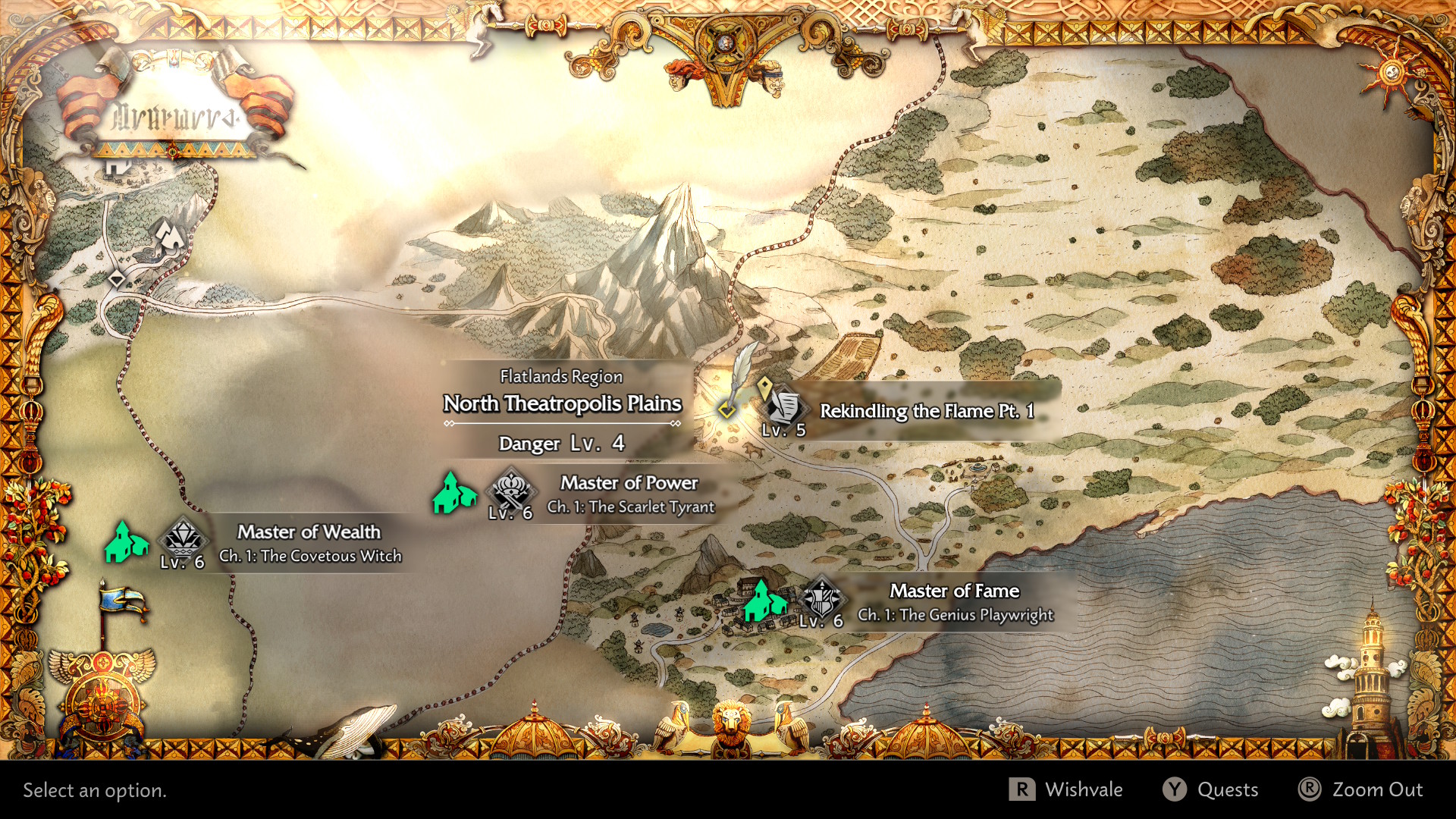Select the Master of Fame quest marker
The image size is (1456, 819).
click(821, 598)
